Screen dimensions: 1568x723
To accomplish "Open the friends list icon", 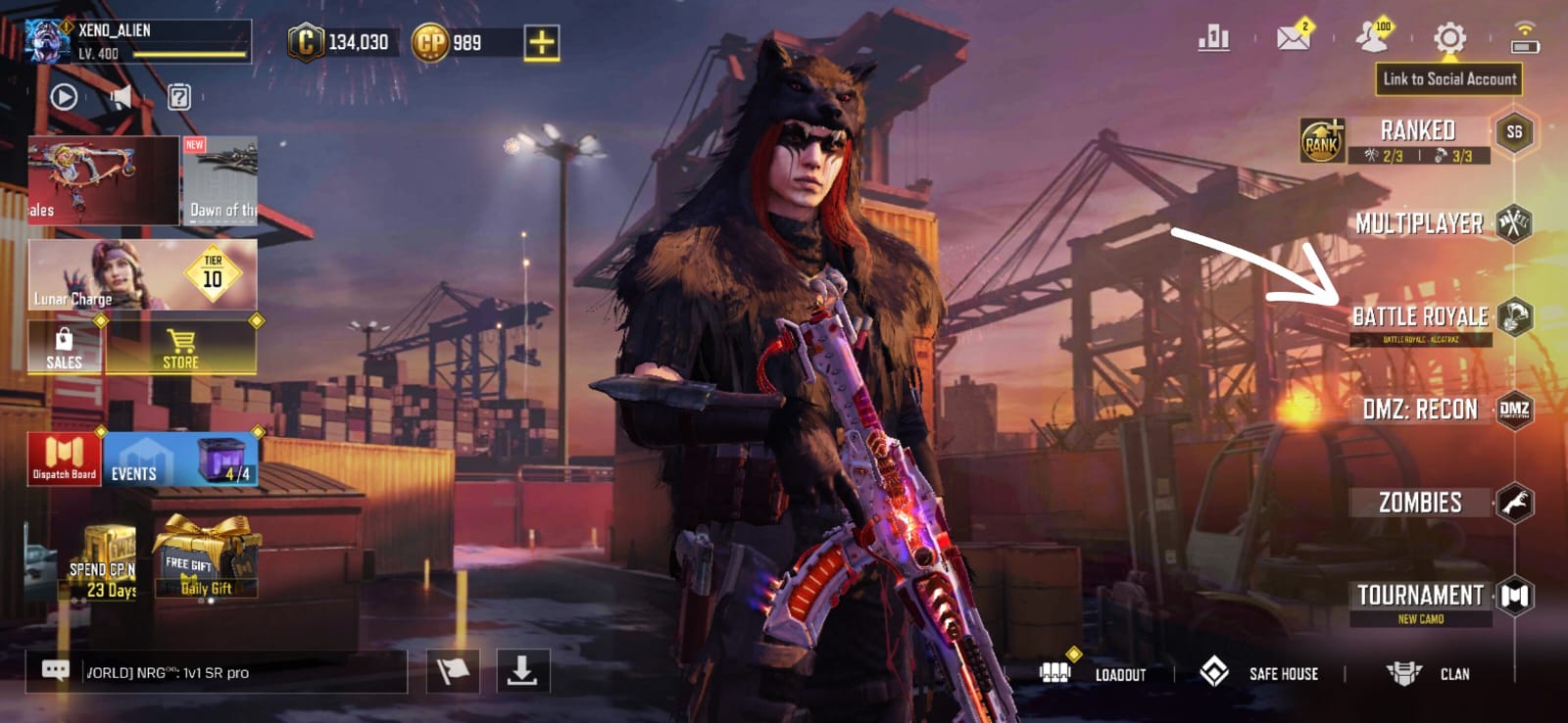I will [x=1372, y=37].
